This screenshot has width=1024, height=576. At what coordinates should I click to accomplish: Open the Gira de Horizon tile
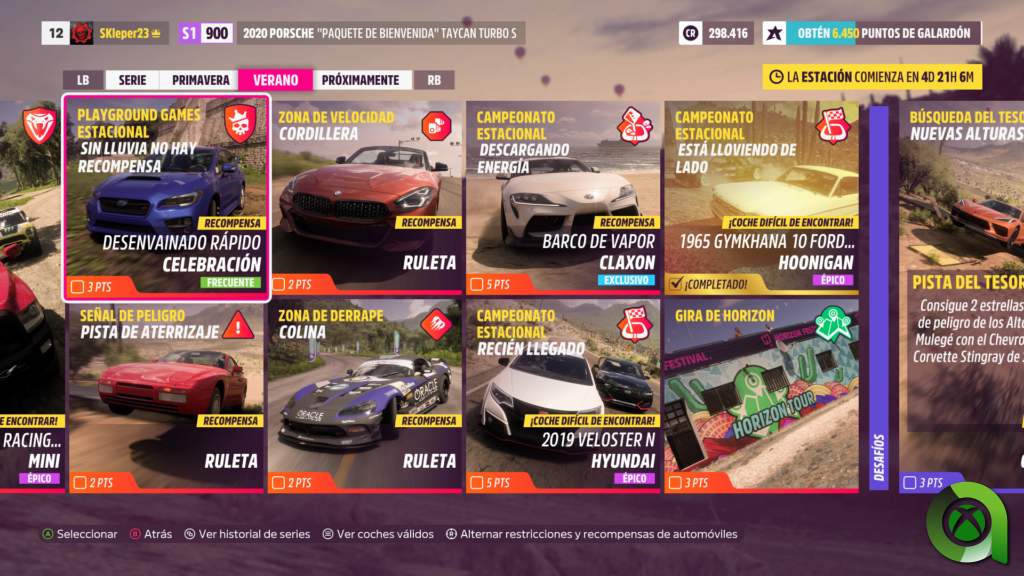[x=761, y=396]
